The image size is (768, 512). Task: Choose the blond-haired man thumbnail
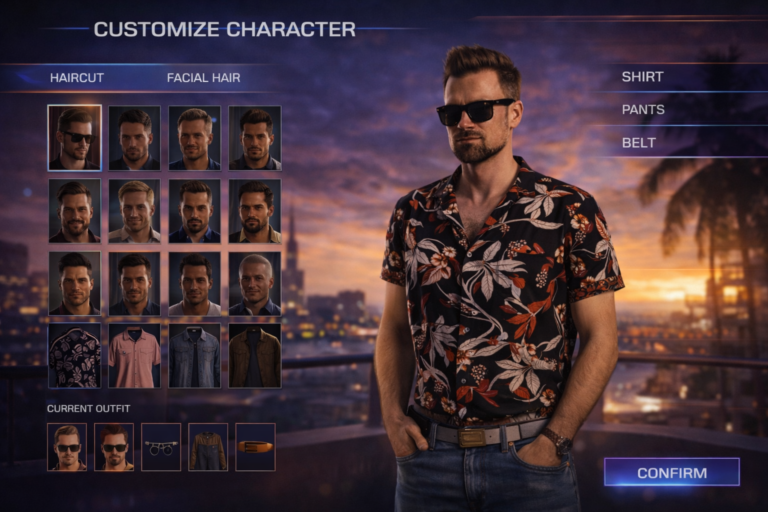coord(134,210)
